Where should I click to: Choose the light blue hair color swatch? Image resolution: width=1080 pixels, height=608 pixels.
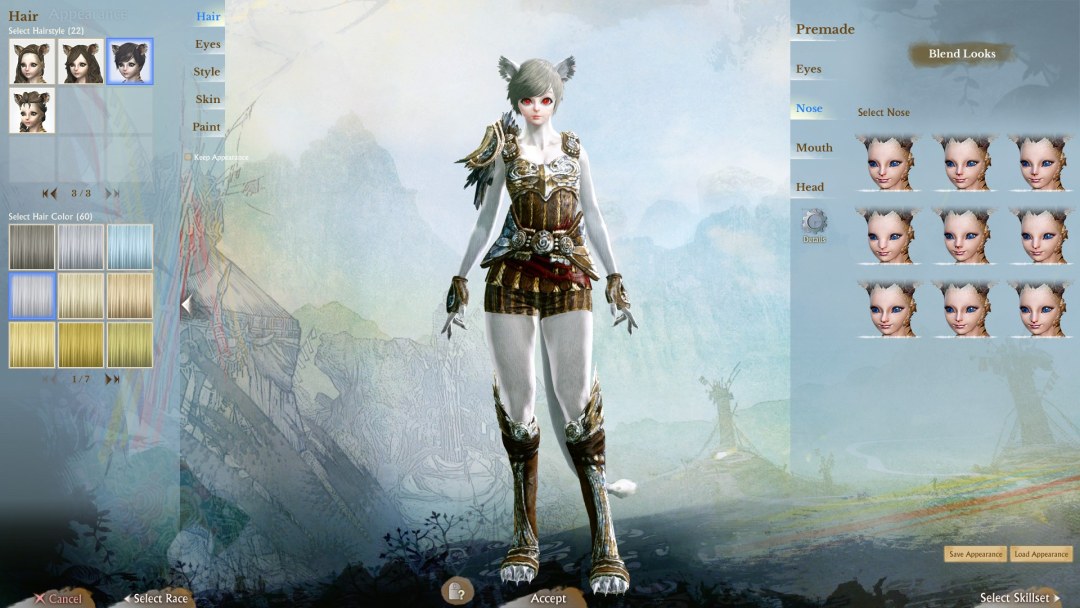point(130,247)
